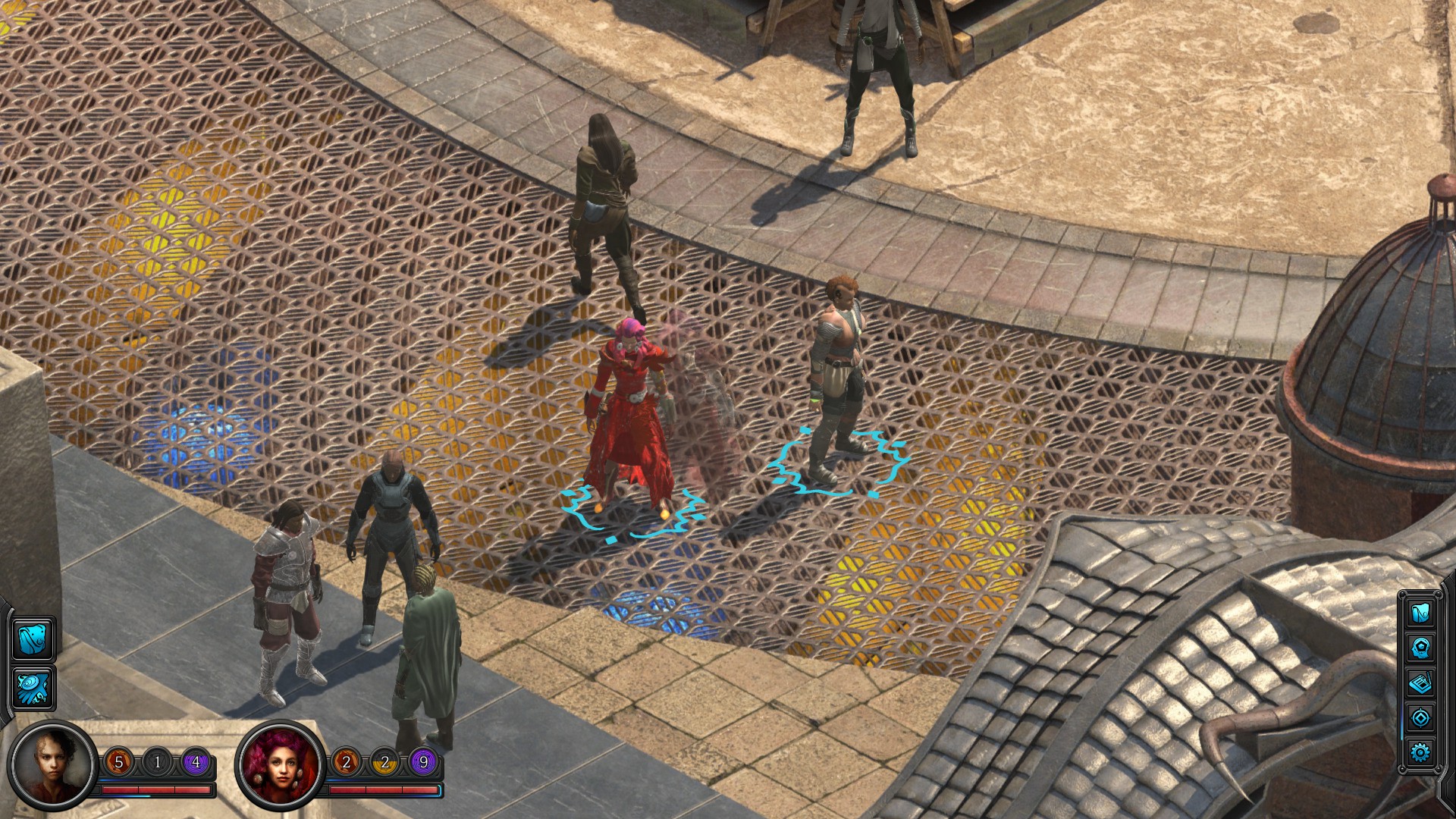This screenshot has height=819, width=1456.
Task: Open the gear options menu
Action: (1420, 752)
